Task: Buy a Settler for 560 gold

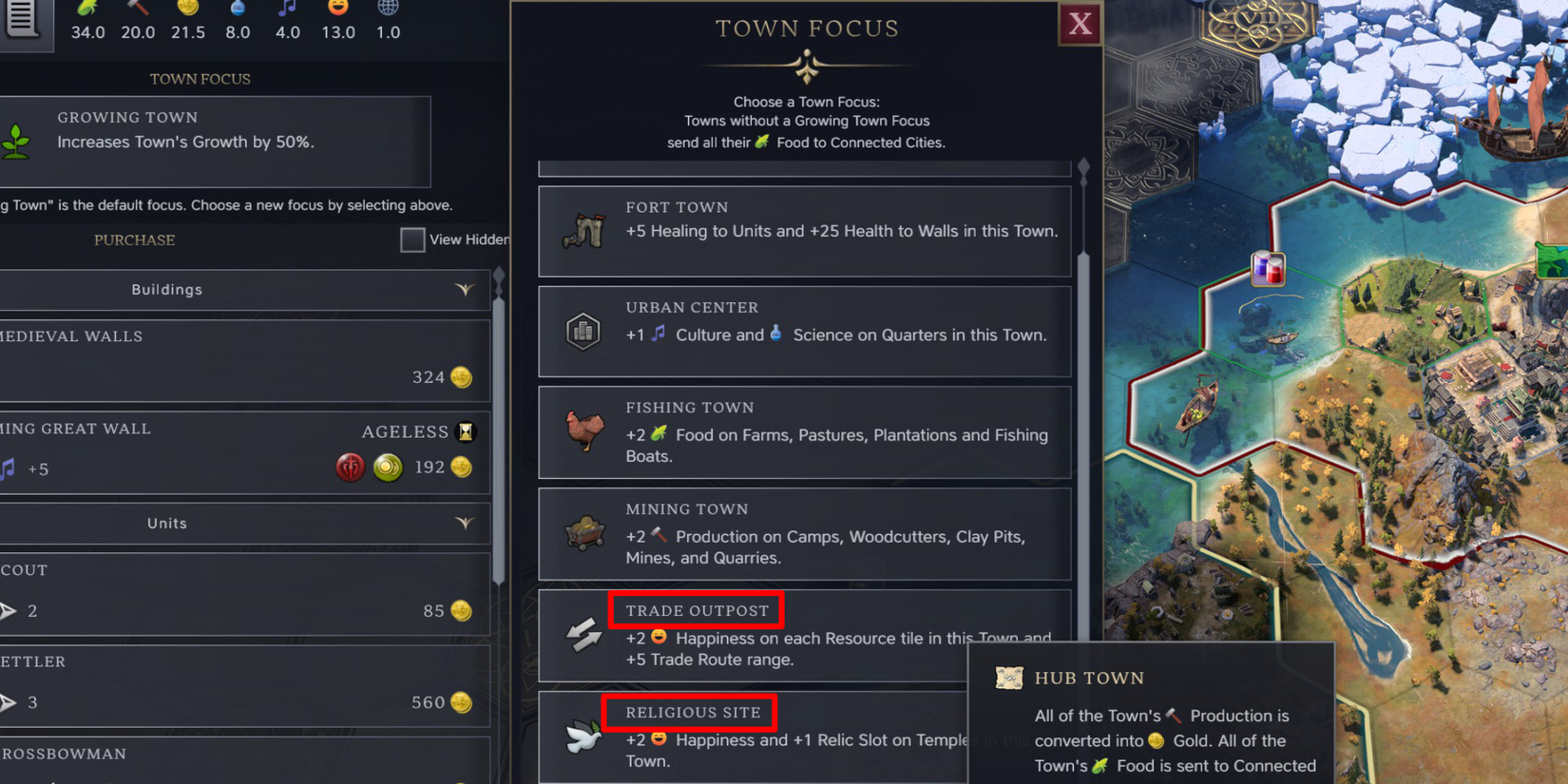Action: (245, 685)
